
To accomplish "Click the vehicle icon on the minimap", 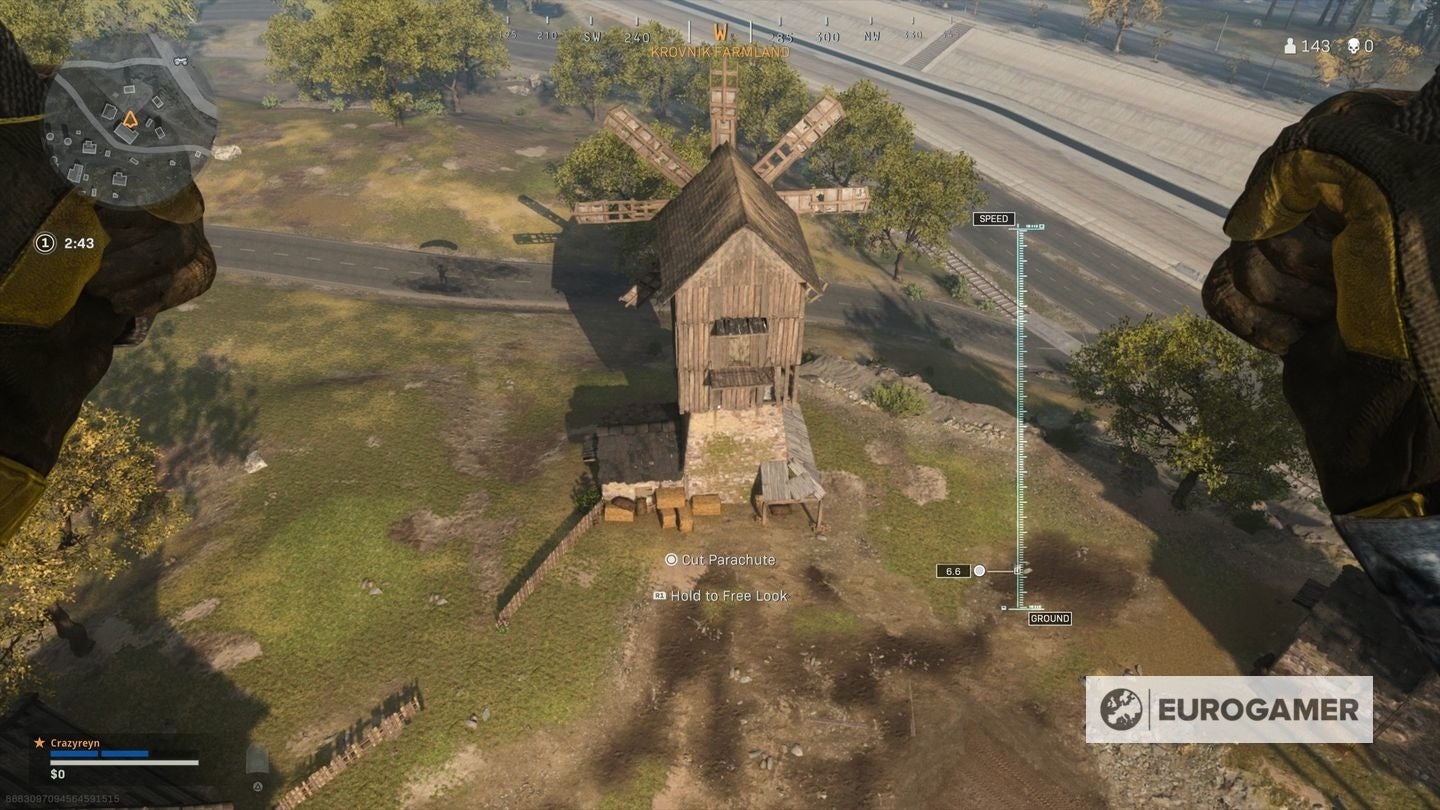I will (x=181, y=61).
